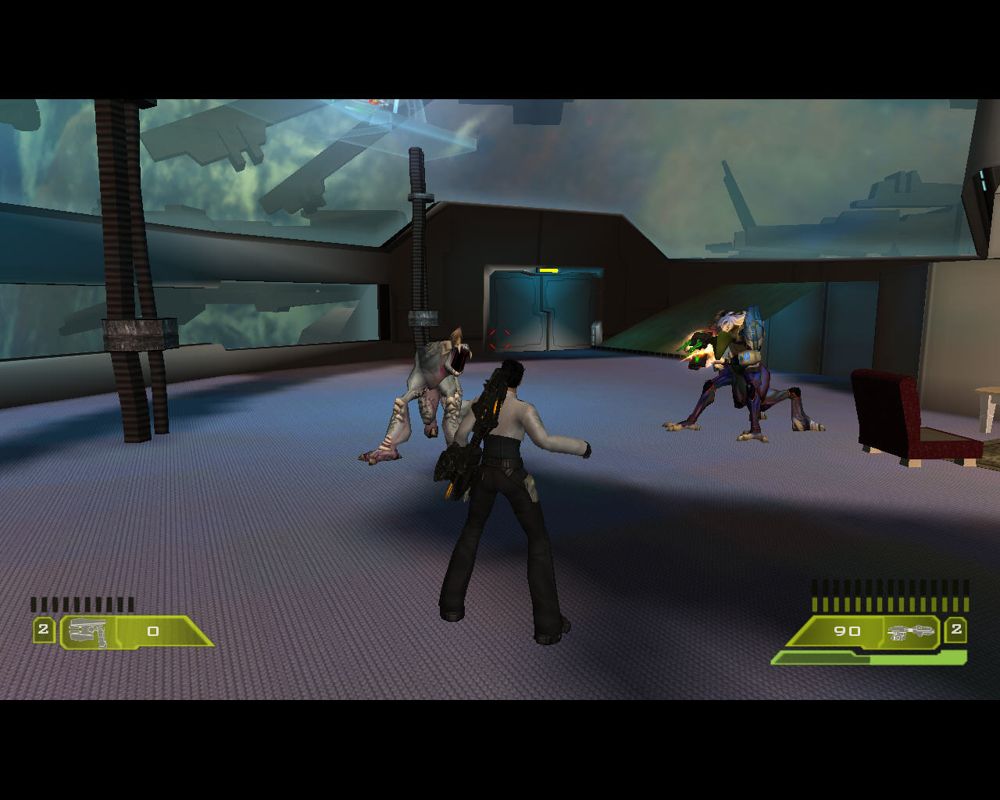The image size is (1000, 800).
Task: Select the pistol weapon icon
Action: tap(89, 632)
